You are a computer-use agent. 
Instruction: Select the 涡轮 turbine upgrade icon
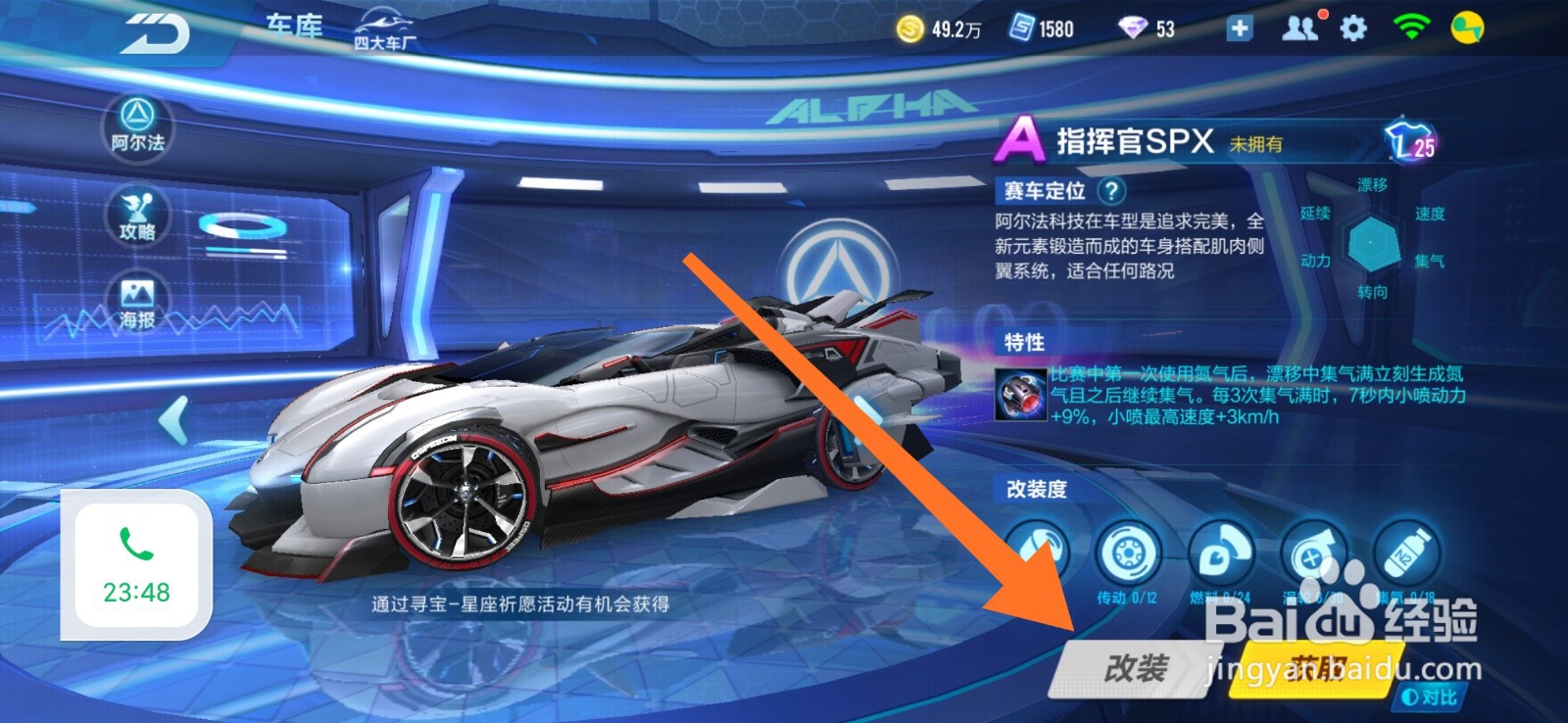coord(1313,549)
